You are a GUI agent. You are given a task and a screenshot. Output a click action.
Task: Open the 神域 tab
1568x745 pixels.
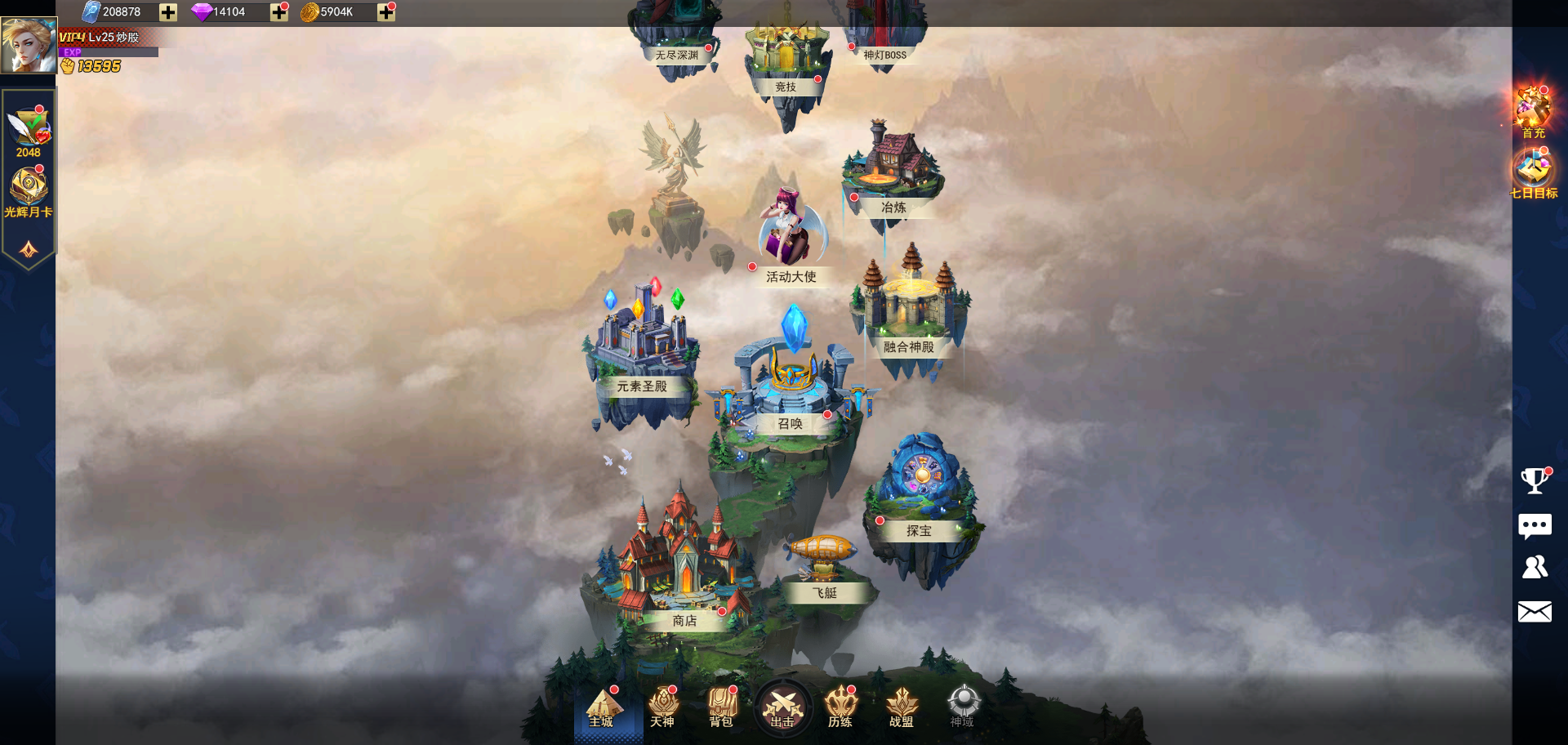[962, 707]
